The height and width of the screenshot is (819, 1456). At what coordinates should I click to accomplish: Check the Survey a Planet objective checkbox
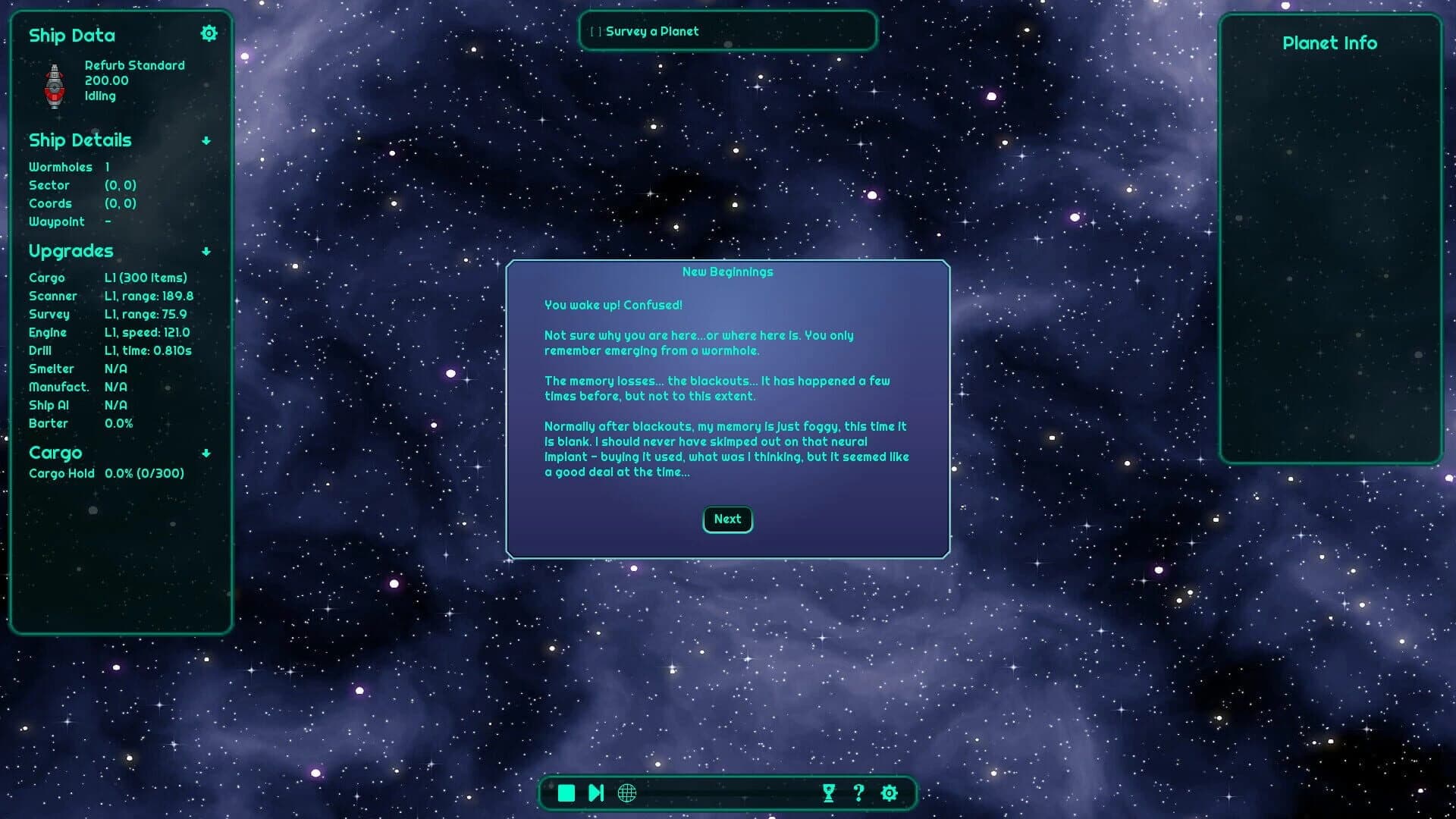point(595,31)
